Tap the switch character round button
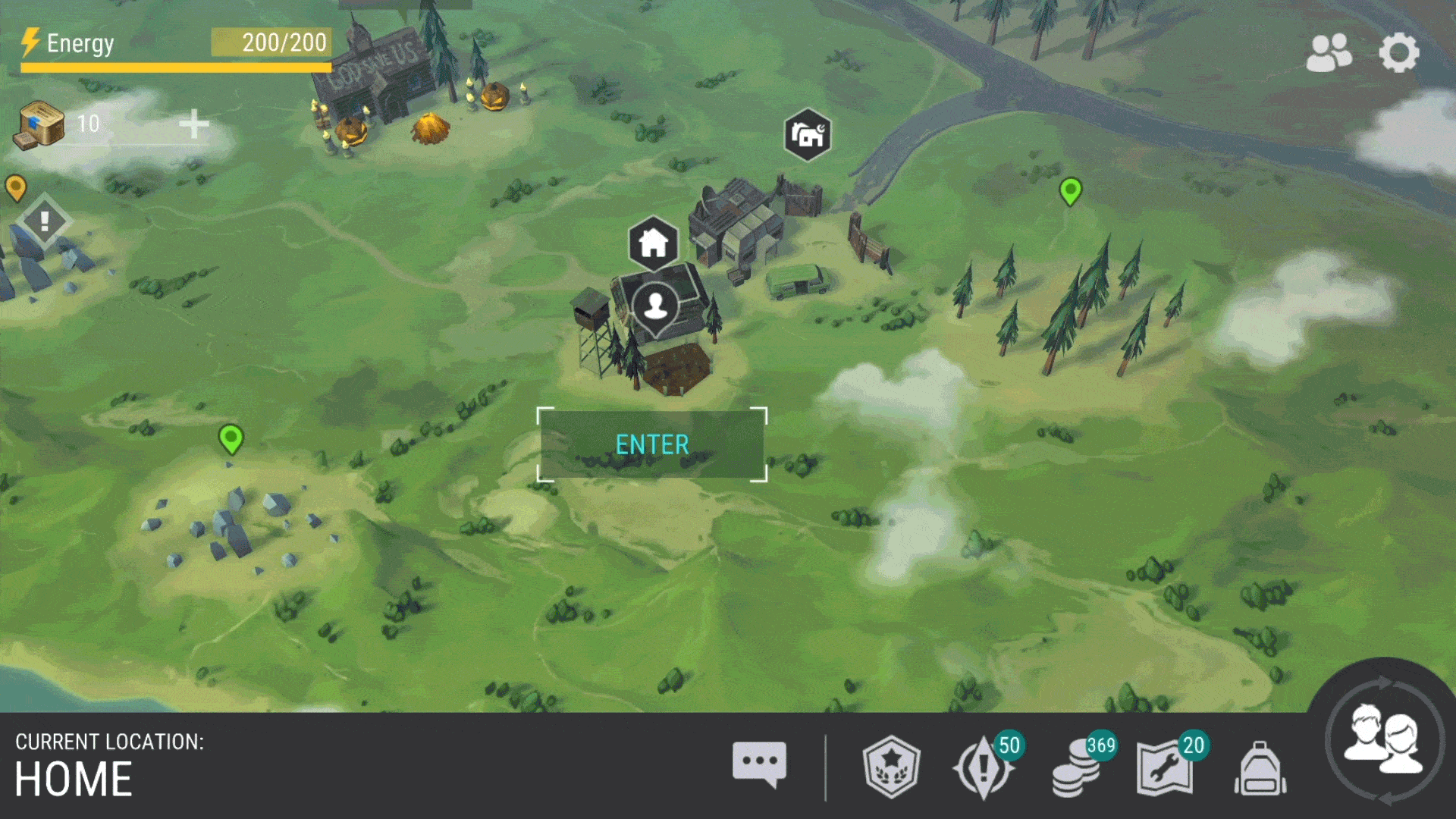This screenshot has height=819, width=1456. click(1384, 739)
